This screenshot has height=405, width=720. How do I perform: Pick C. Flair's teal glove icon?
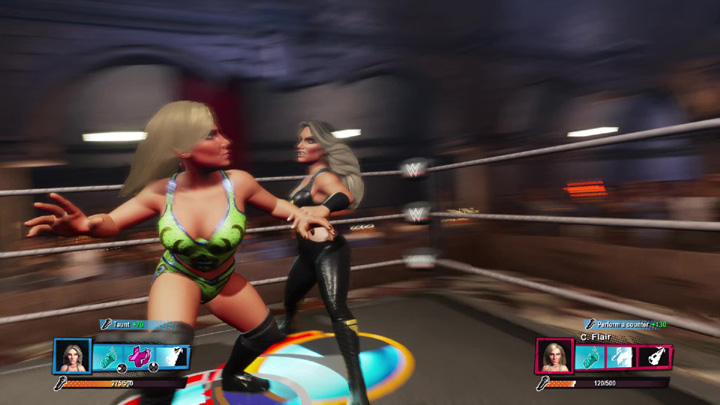[590, 357]
